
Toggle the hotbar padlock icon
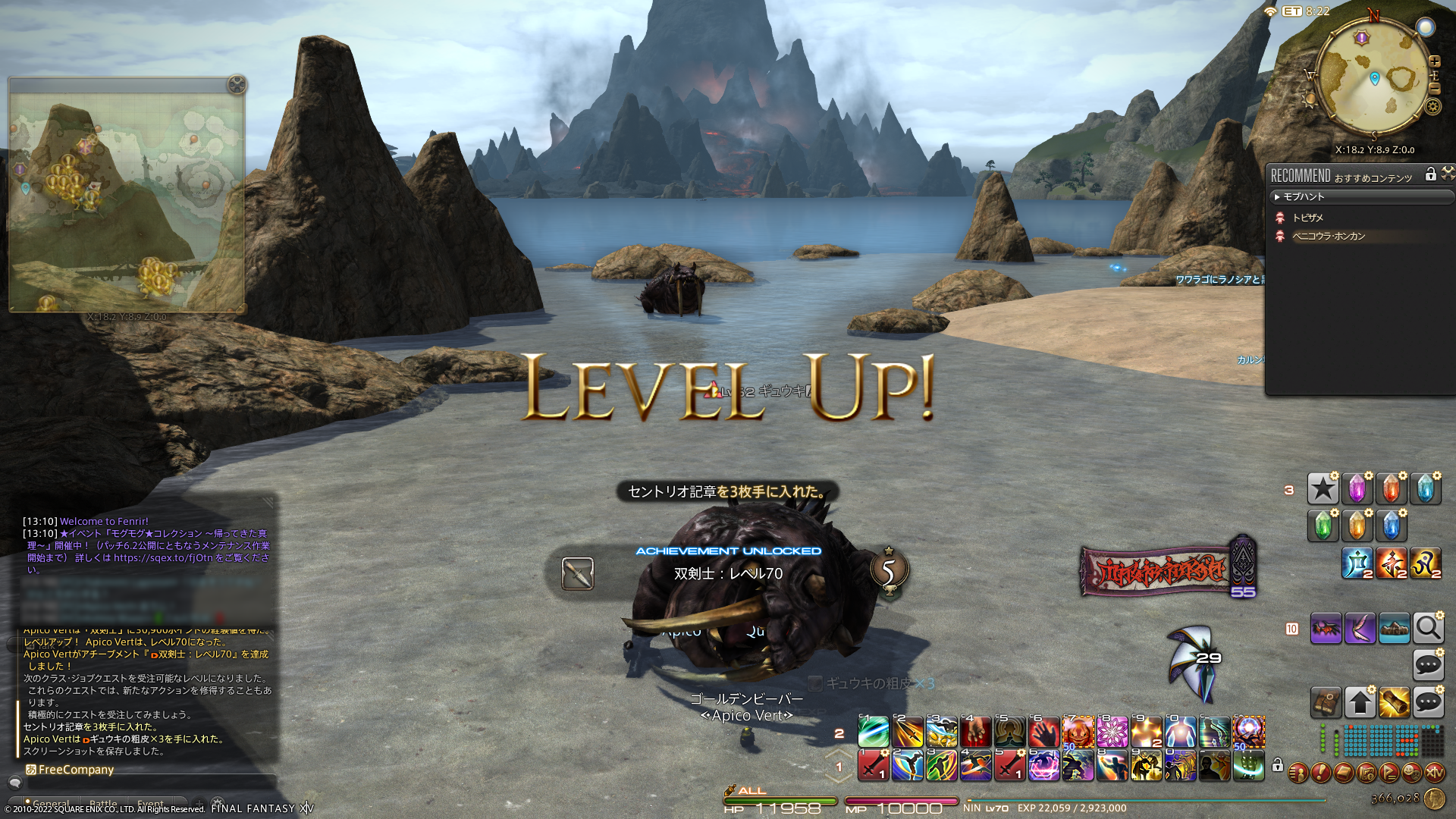click(x=1278, y=765)
